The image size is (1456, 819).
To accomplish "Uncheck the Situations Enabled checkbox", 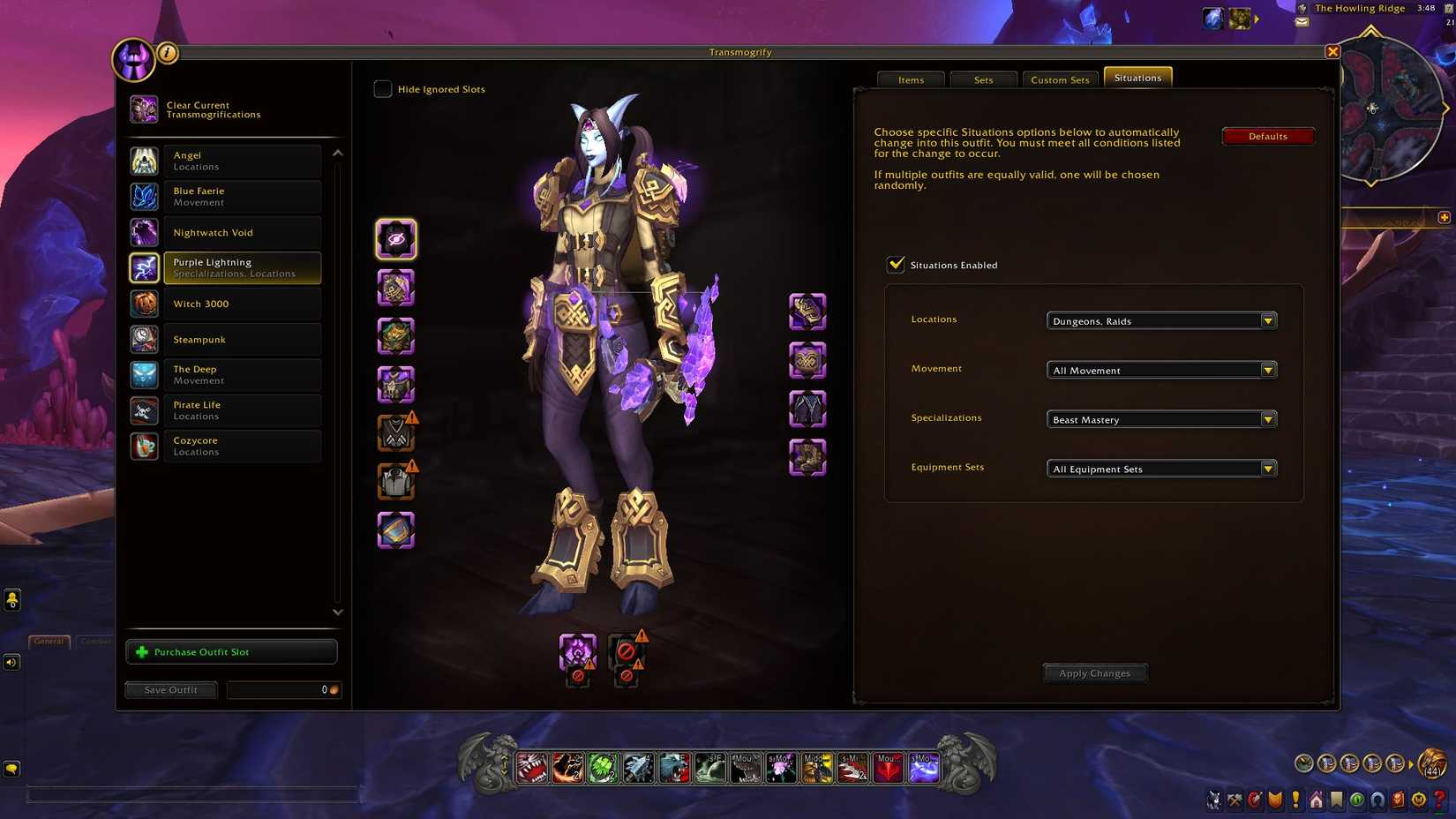I will pyautogui.click(x=895, y=264).
